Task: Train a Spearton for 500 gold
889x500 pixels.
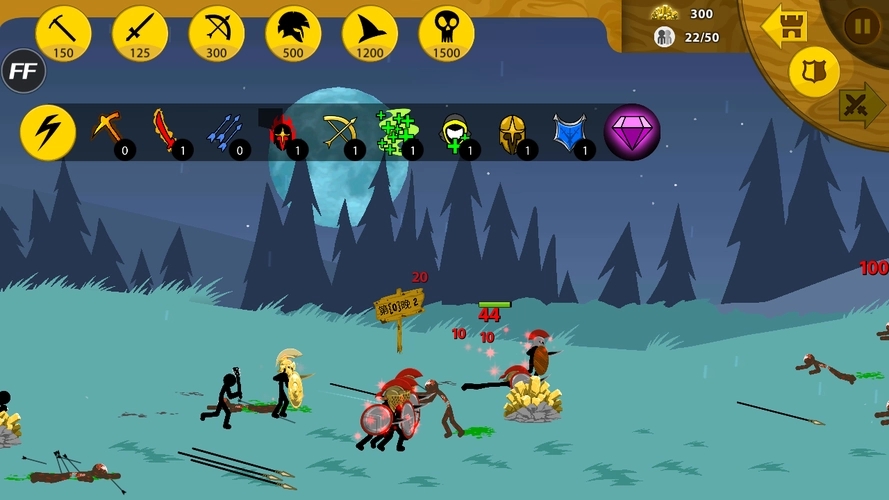Action: (293, 32)
